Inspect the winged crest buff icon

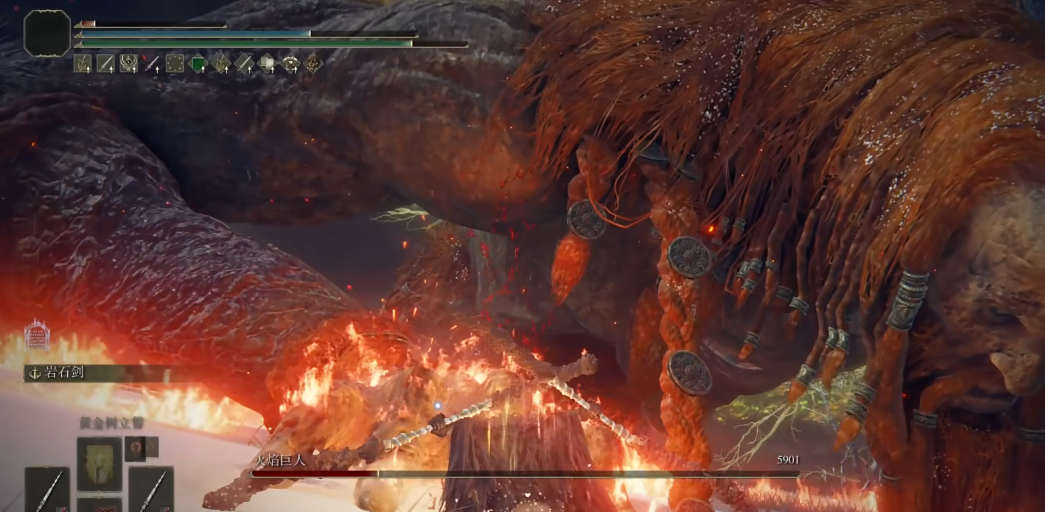click(x=129, y=64)
